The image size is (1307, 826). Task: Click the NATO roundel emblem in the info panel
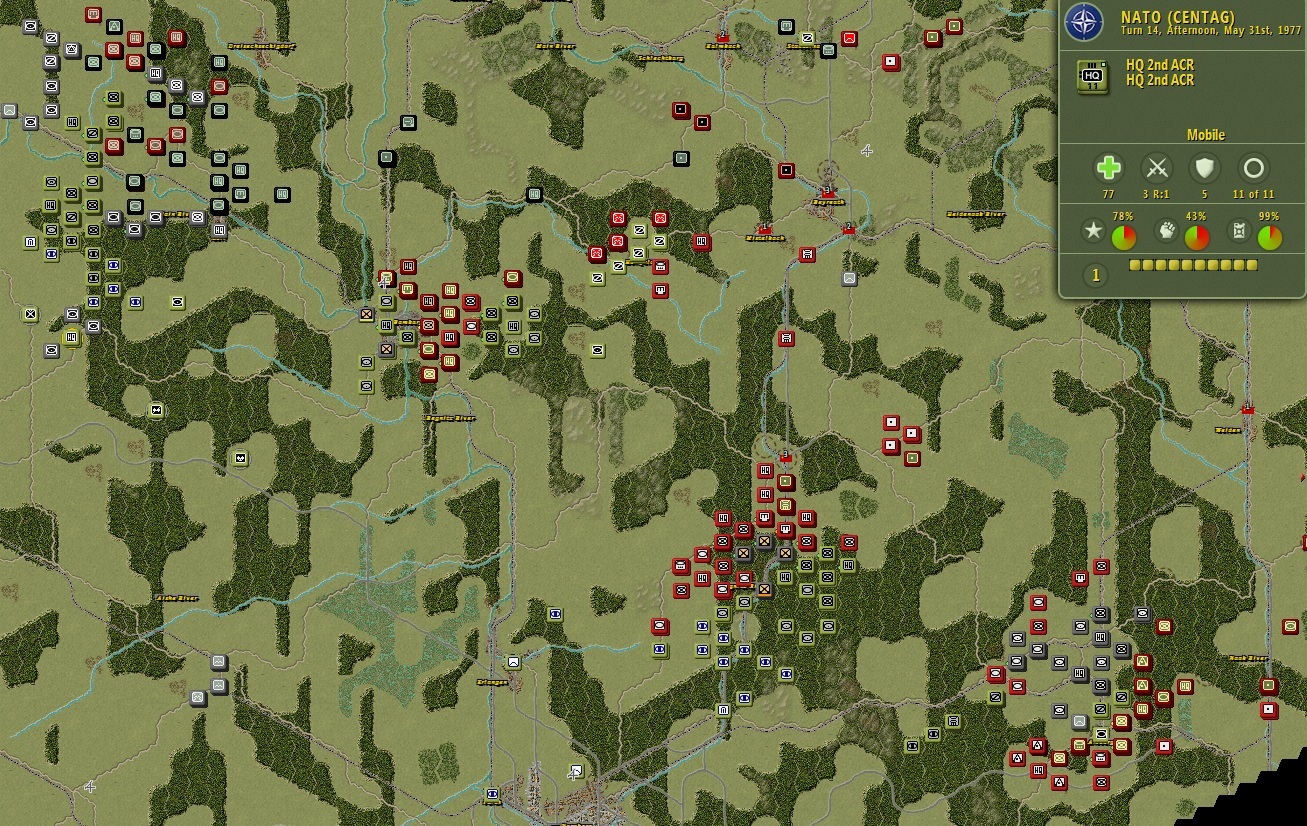1085,22
